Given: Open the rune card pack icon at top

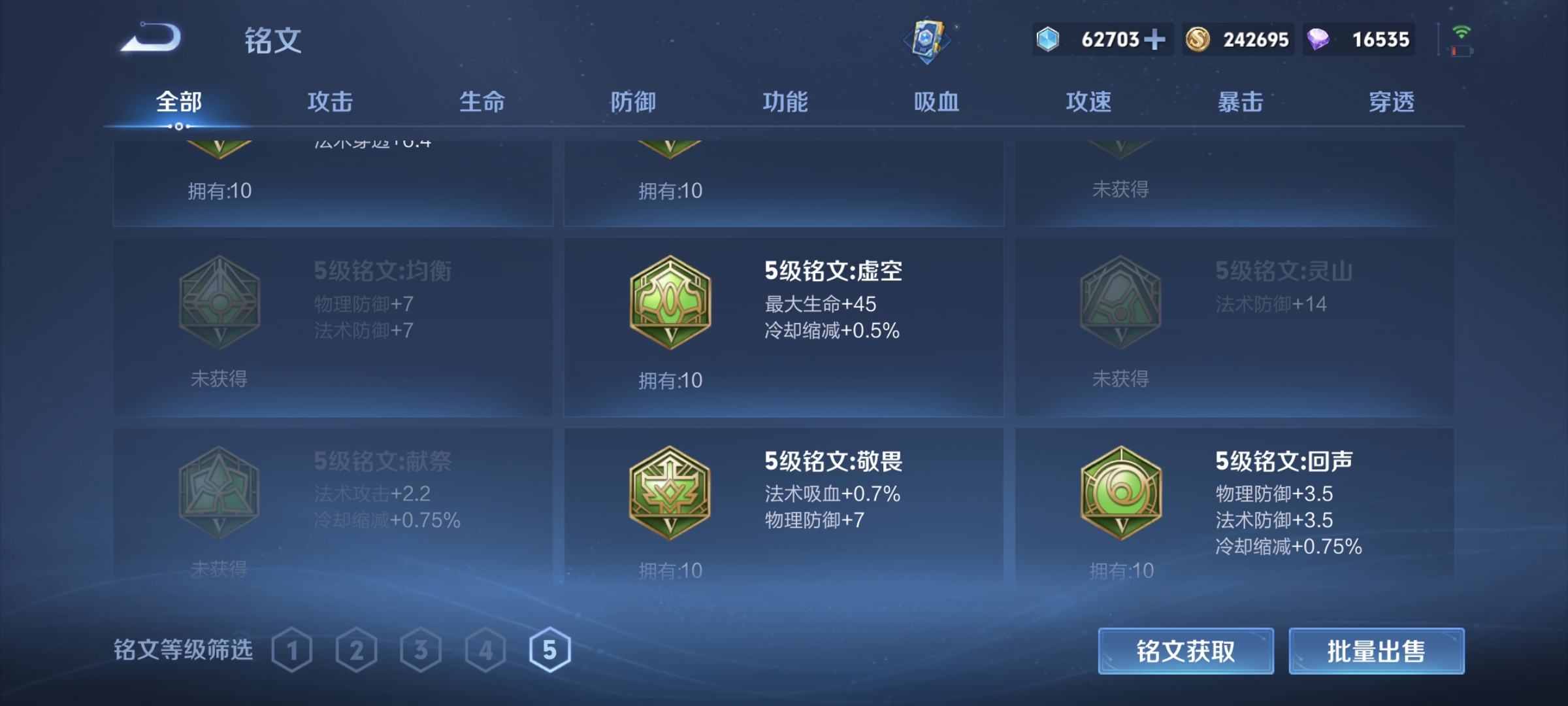Looking at the screenshot, I should coord(927,39).
